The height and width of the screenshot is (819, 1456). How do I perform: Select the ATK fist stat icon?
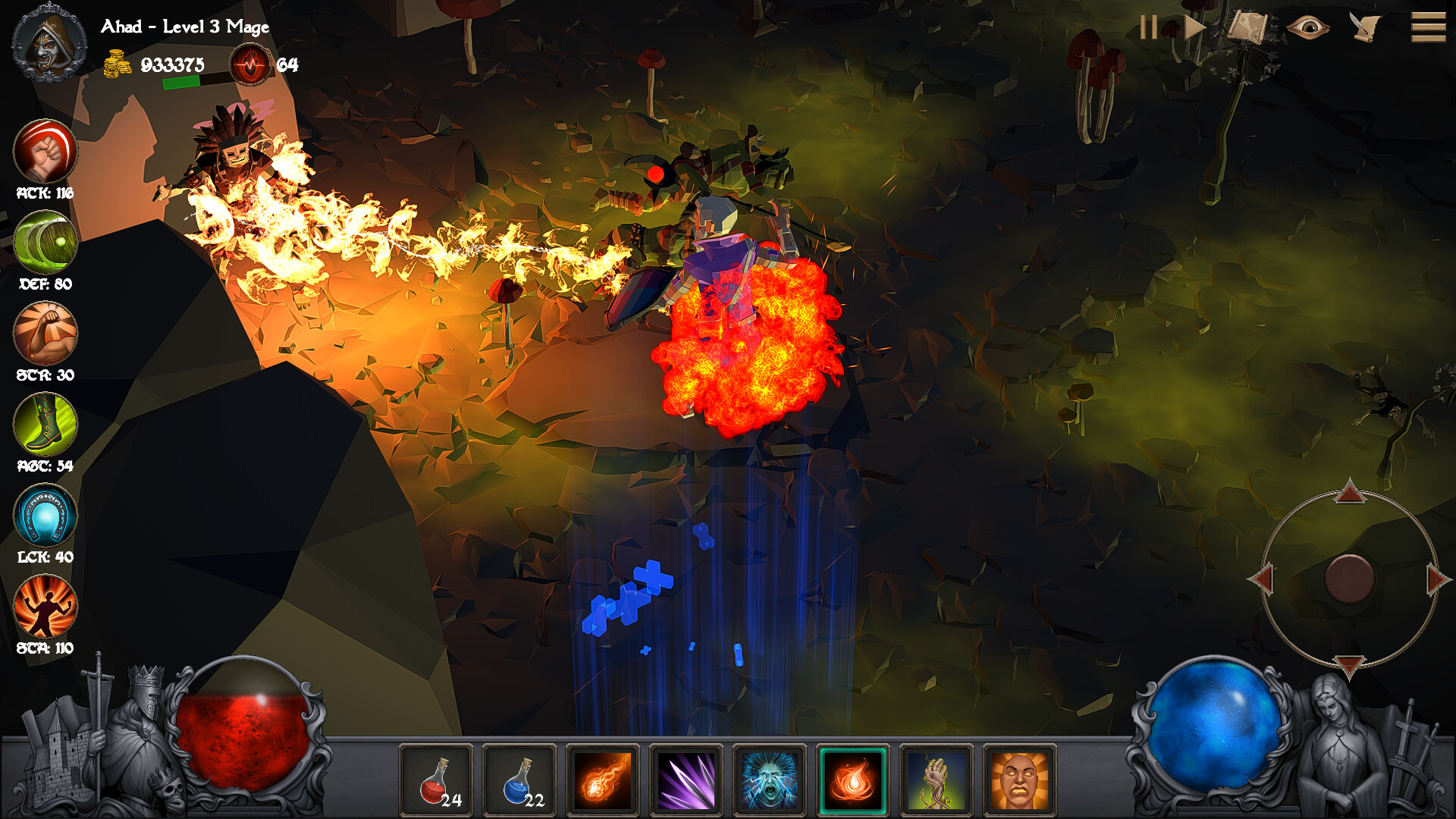pos(45,151)
